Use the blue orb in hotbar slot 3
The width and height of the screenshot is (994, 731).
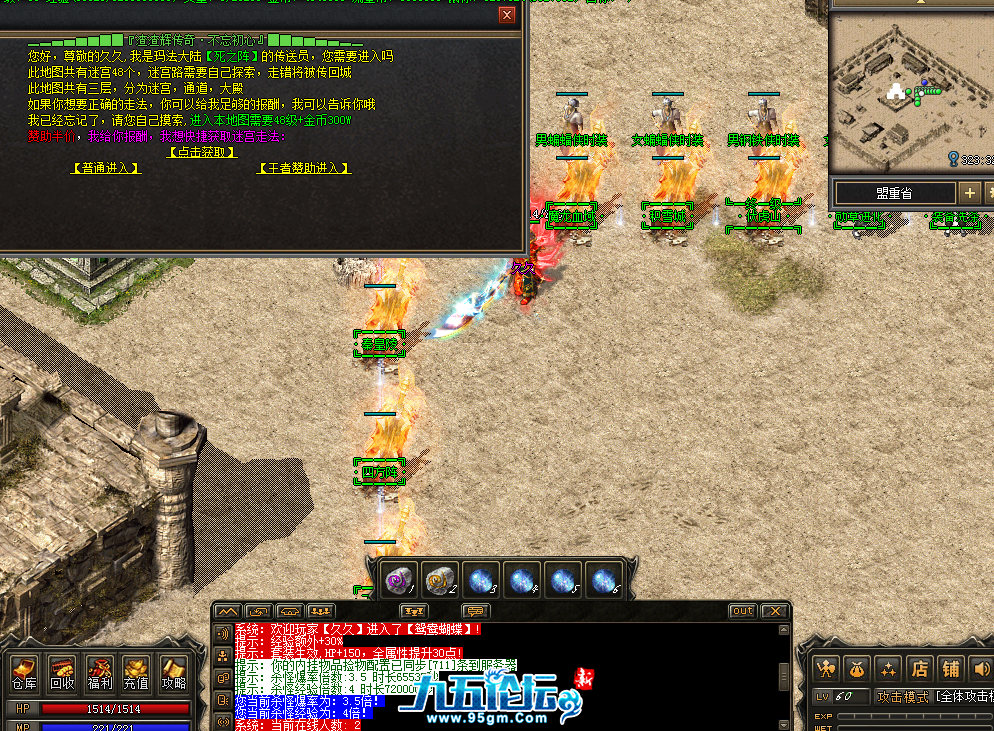[x=482, y=579]
